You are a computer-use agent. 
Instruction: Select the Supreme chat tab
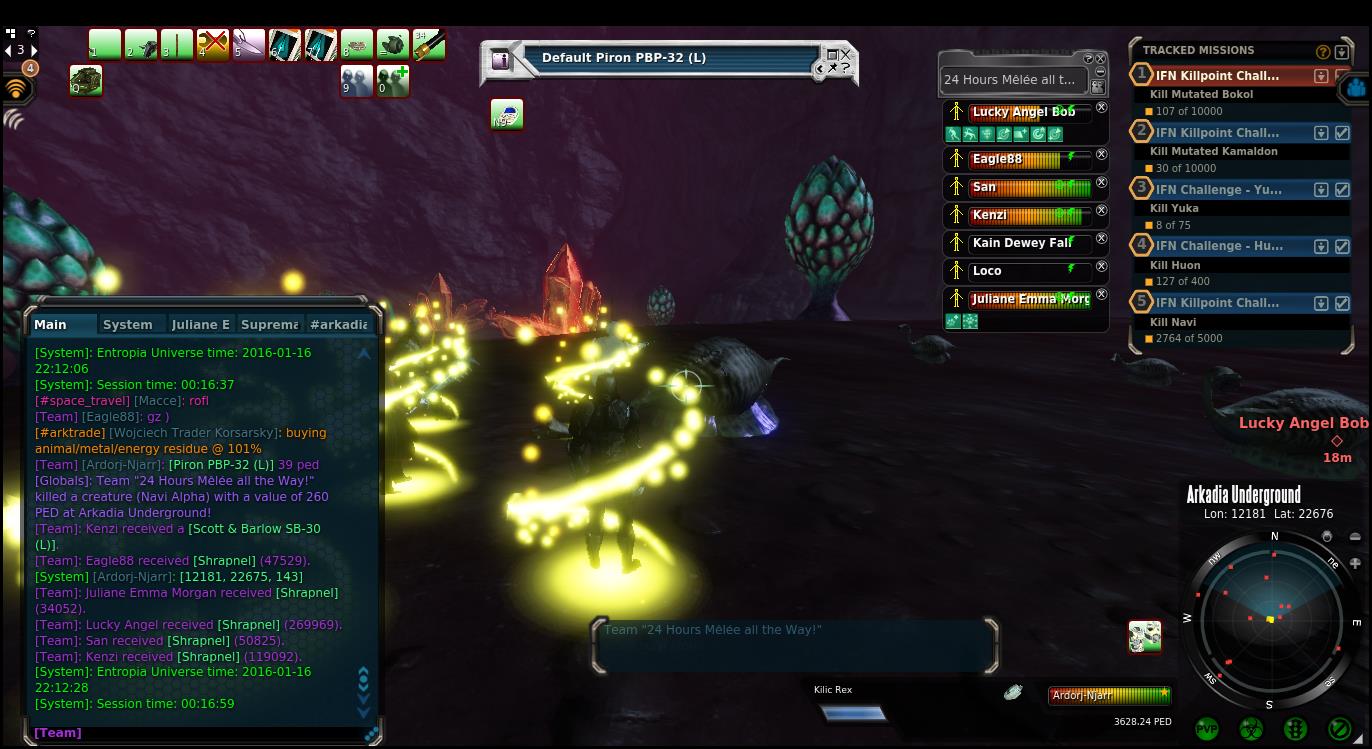click(269, 324)
